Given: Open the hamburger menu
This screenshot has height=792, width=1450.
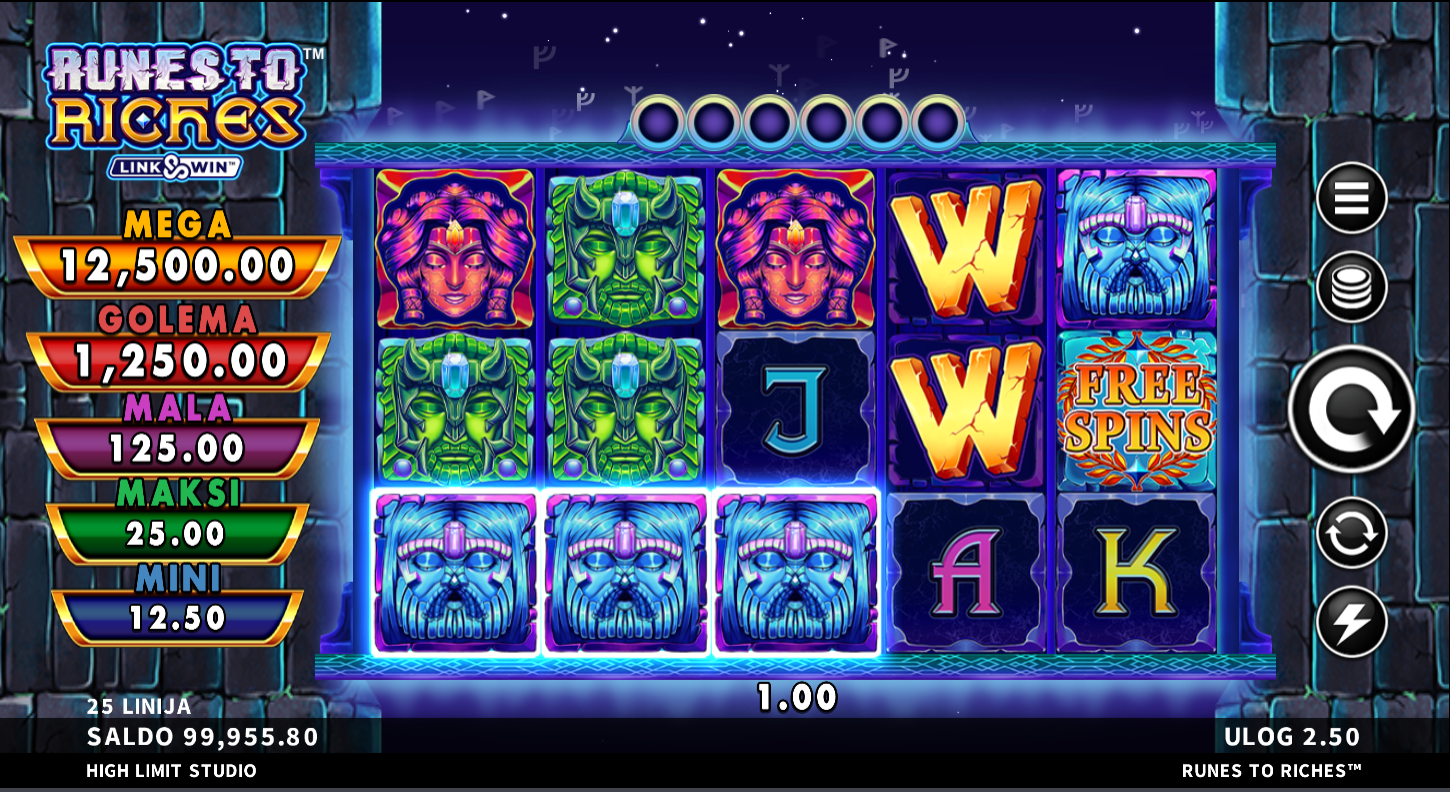Looking at the screenshot, I should click(1351, 198).
